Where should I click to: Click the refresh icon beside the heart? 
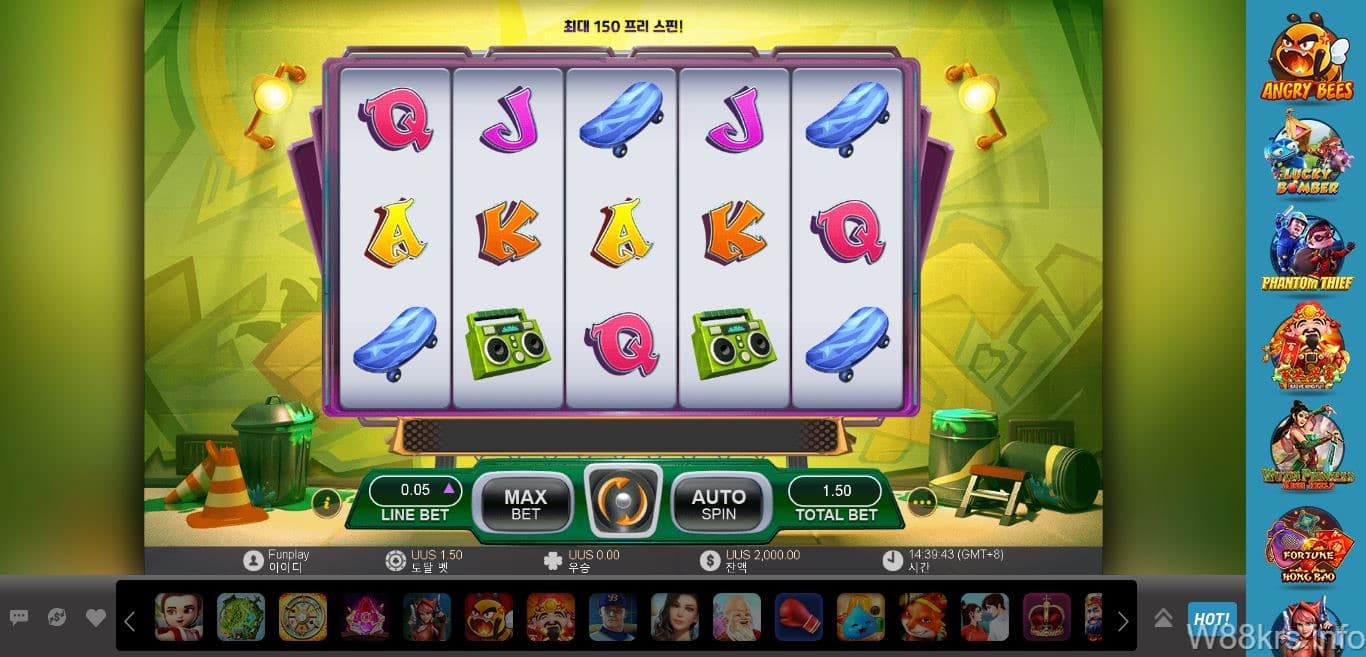(57, 618)
